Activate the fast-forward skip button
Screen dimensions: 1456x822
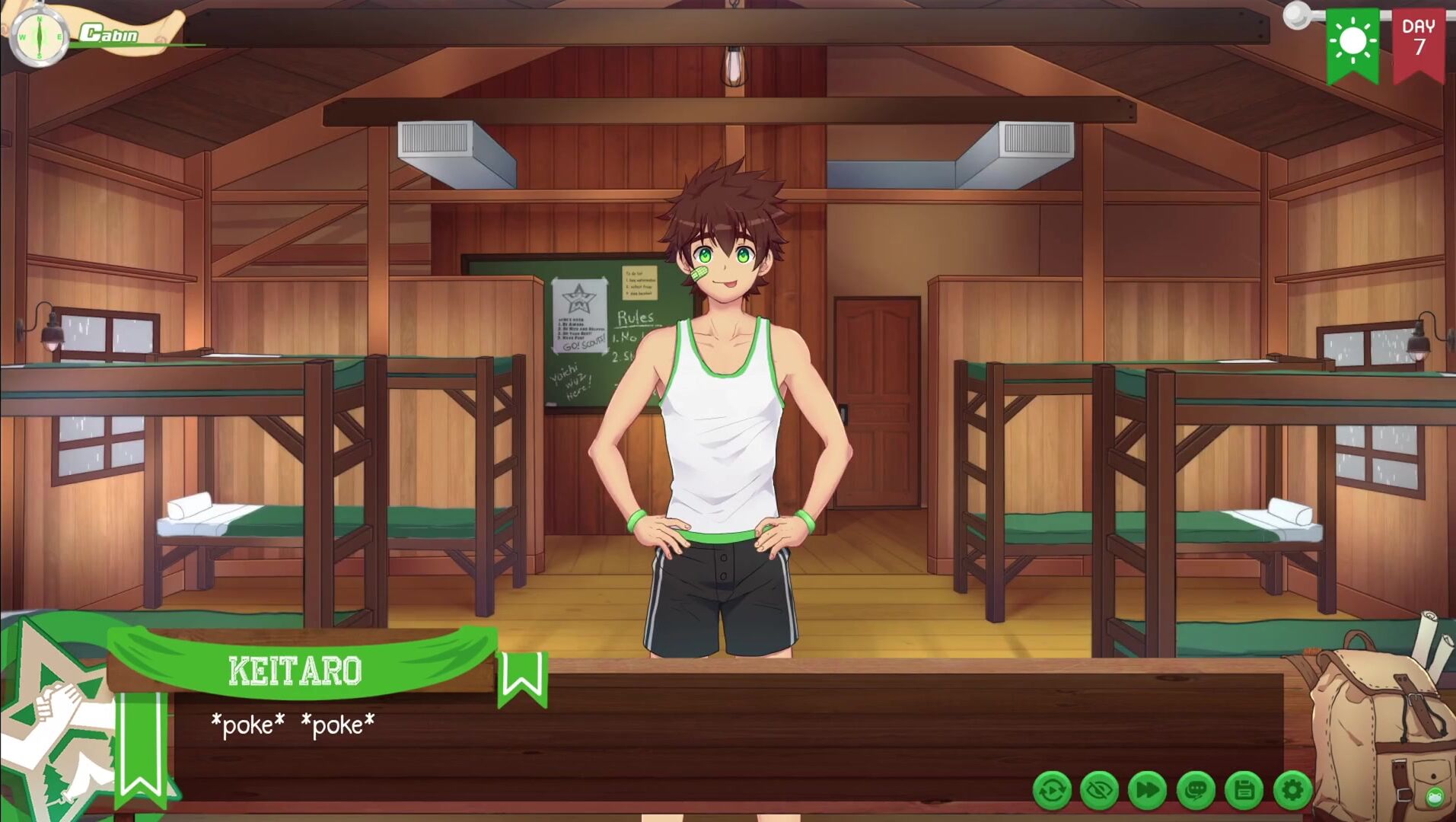click(x=1148, y=791)
